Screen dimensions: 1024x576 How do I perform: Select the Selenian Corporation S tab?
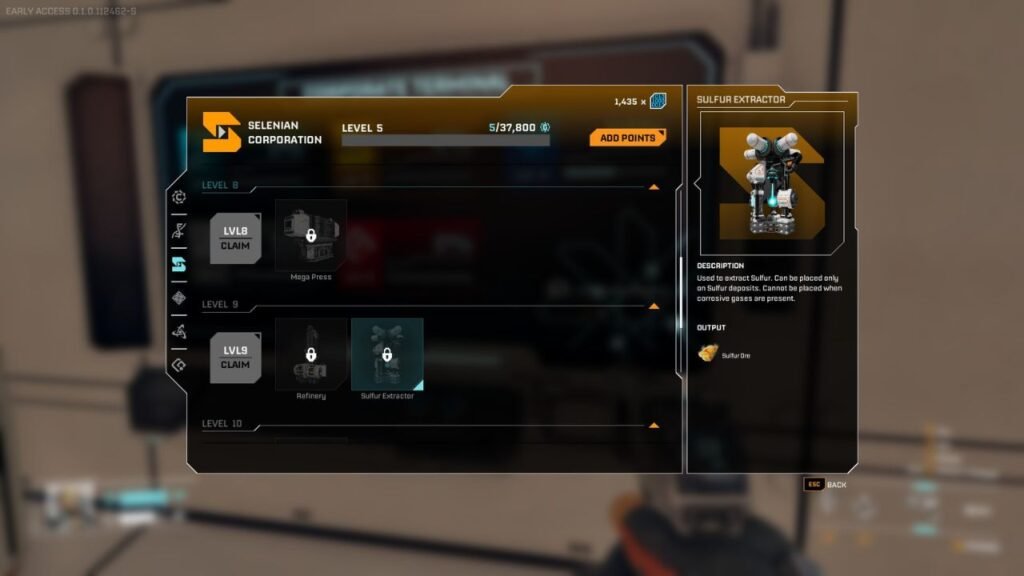179,264
